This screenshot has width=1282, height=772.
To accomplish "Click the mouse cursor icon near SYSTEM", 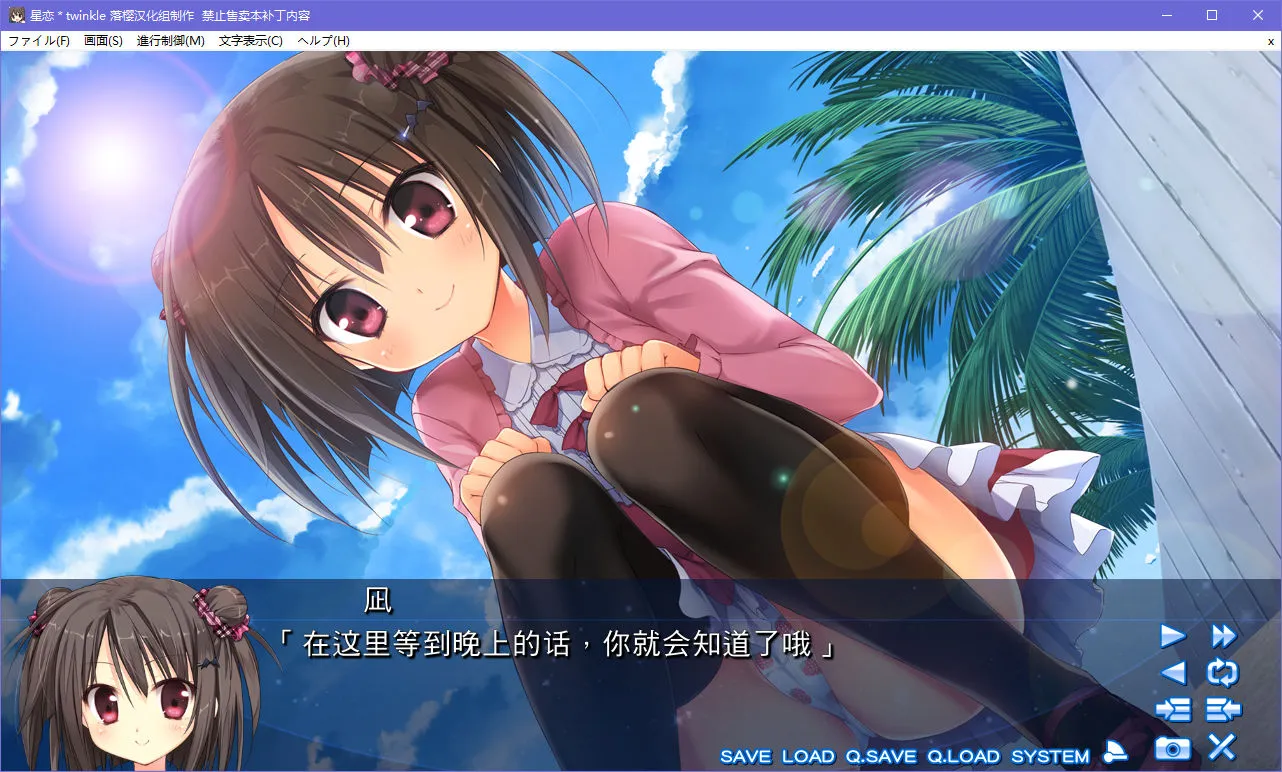I will [x=1113, y=755].
